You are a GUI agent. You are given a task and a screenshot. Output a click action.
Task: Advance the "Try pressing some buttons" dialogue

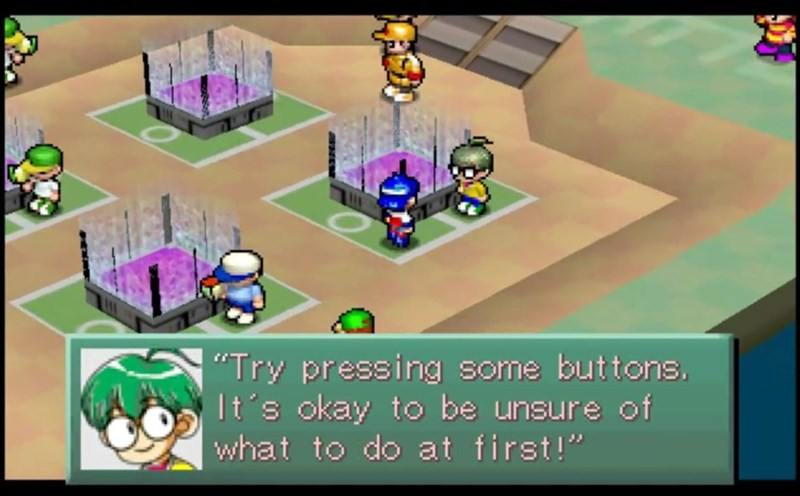(x=450, y=408)
